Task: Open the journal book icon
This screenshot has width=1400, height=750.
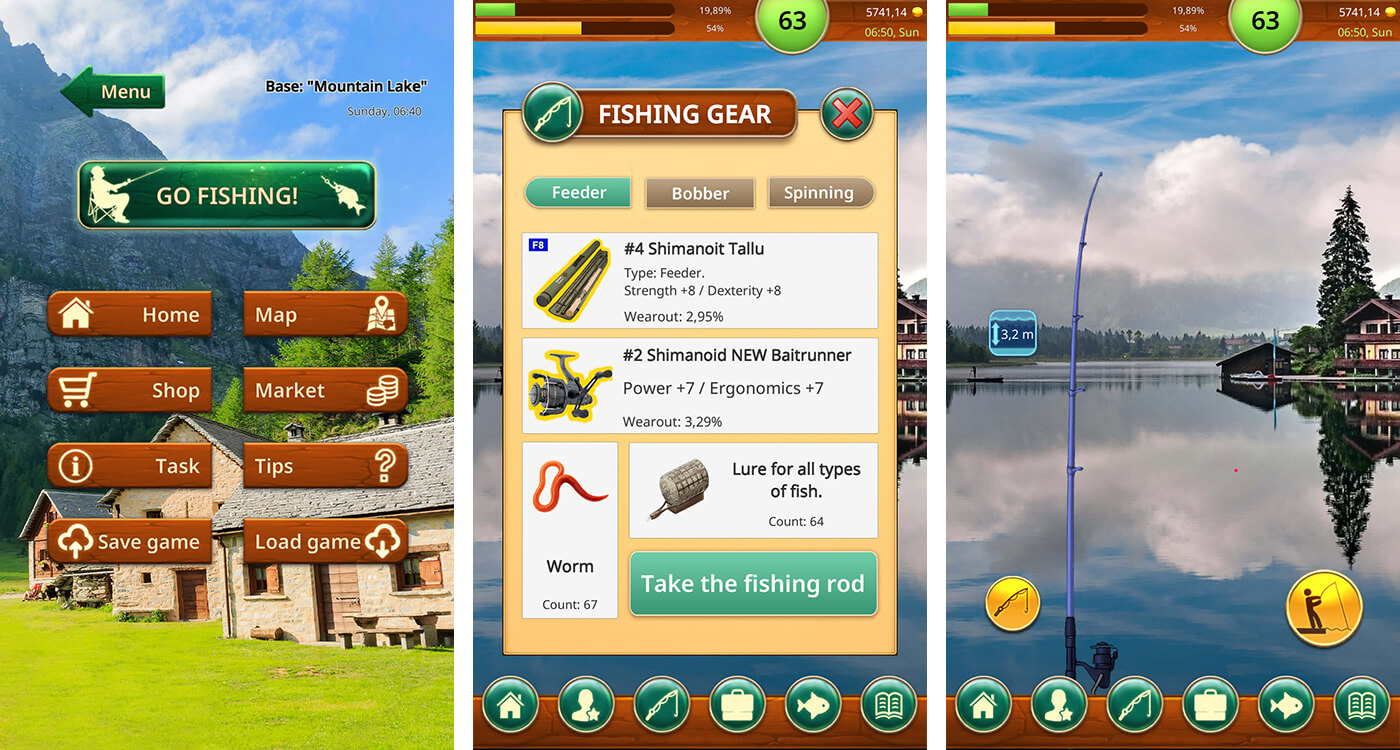Action: coord(888,705)
